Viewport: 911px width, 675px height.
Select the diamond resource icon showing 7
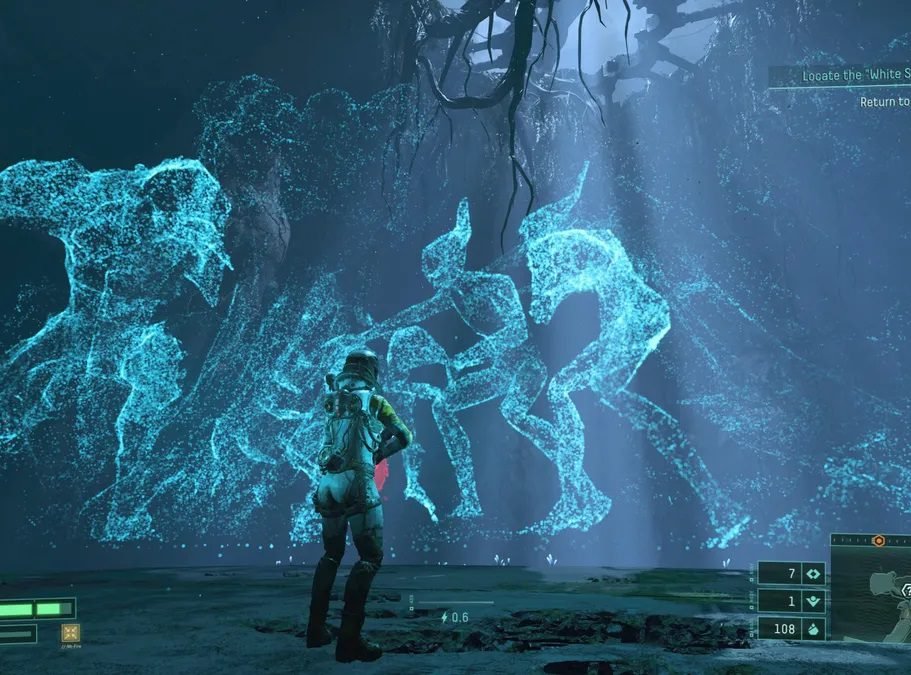[812, 574]
